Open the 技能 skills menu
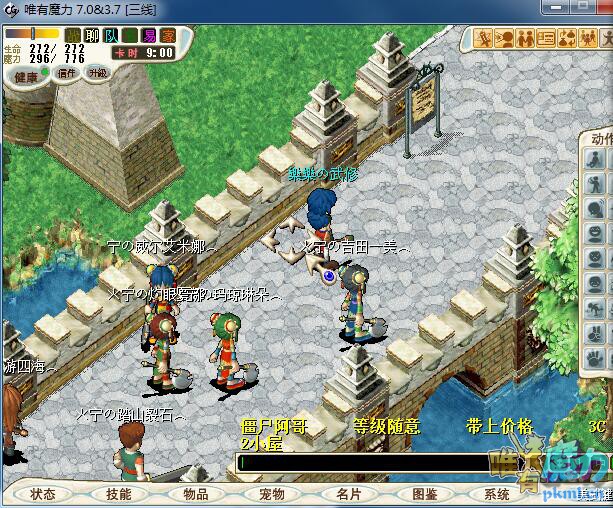613x508 pixels. pos(119,494)
